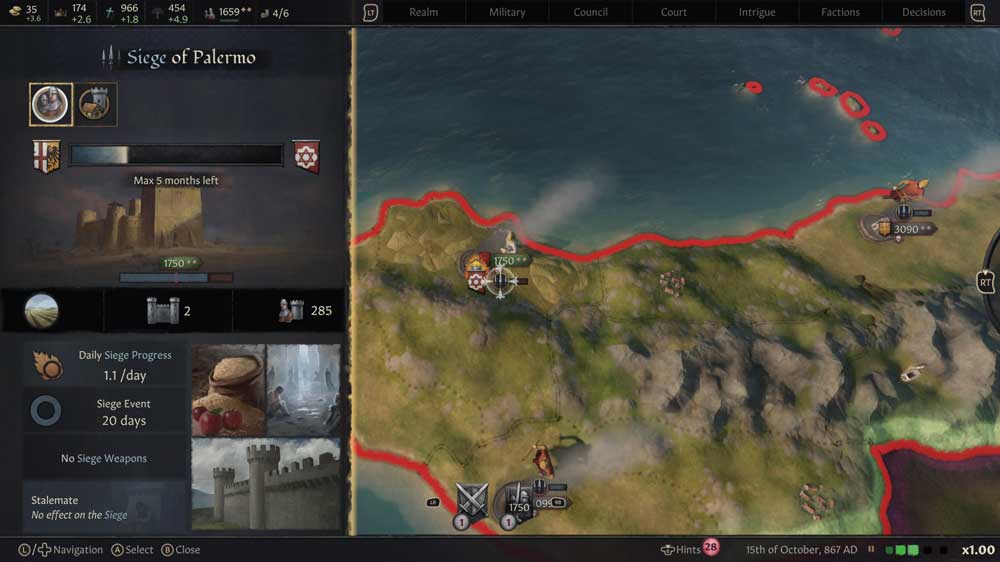
Task: Click the No Siege Weapons row
Action: coord(105,458)
